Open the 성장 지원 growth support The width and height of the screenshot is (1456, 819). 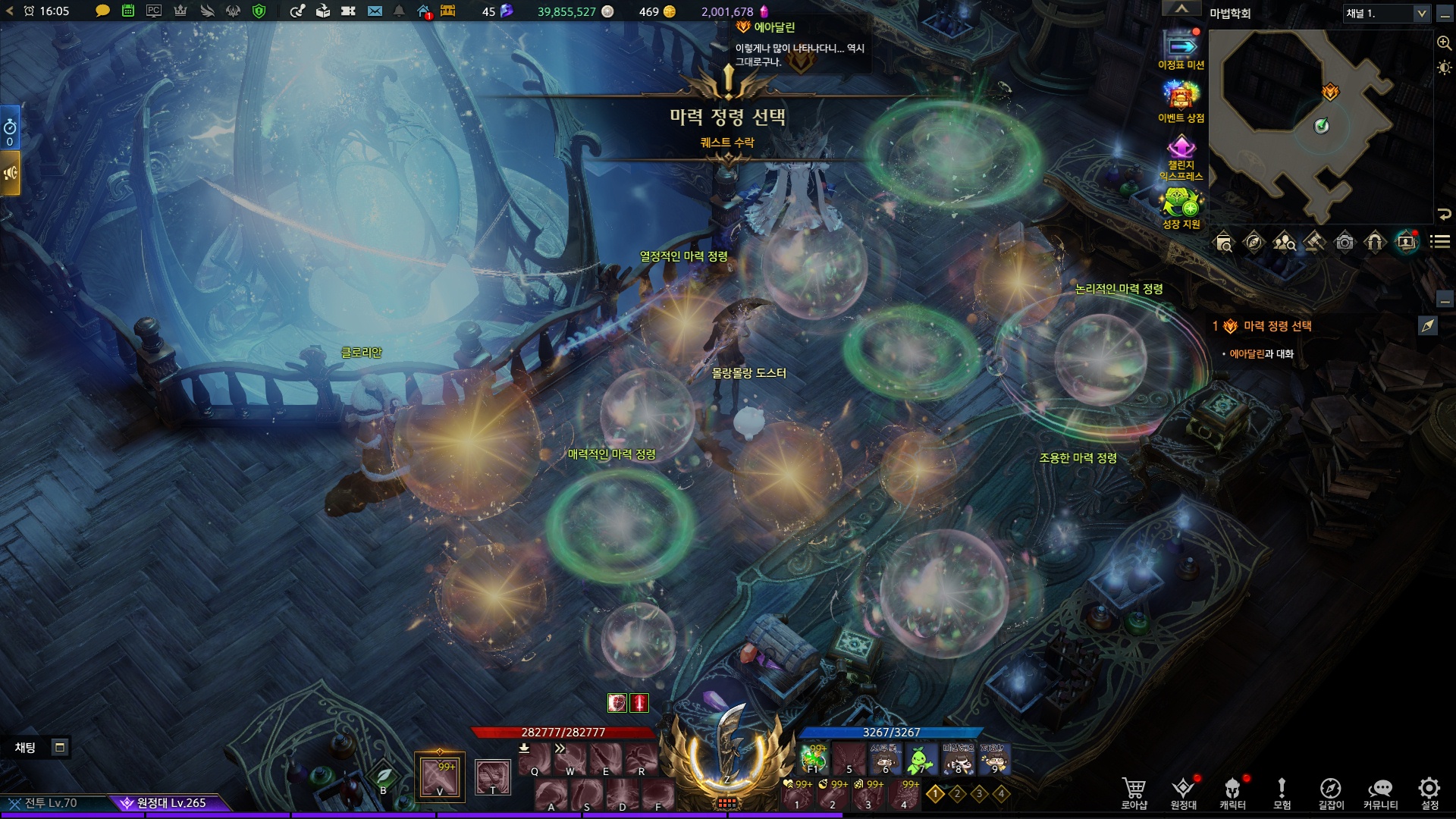1181,209
